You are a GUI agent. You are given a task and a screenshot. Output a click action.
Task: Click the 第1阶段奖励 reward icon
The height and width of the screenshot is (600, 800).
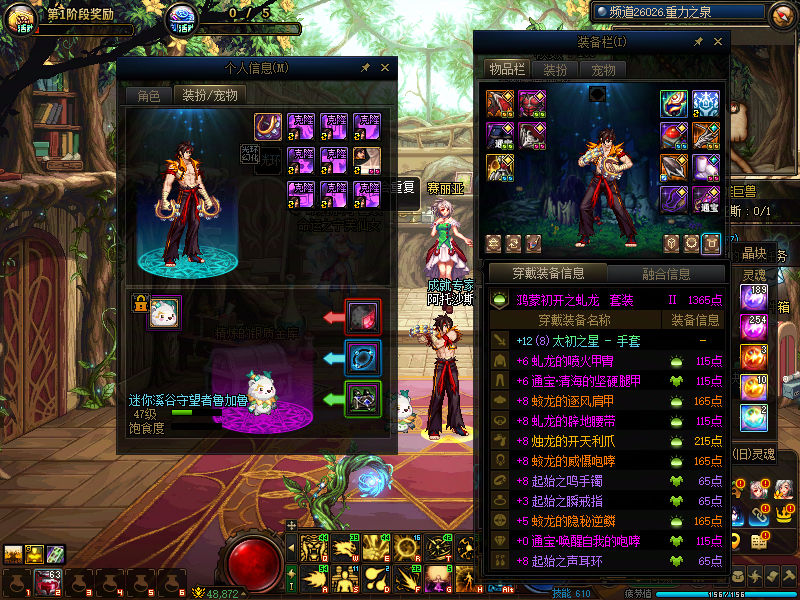pyautogui.click(x=22, y=18)
